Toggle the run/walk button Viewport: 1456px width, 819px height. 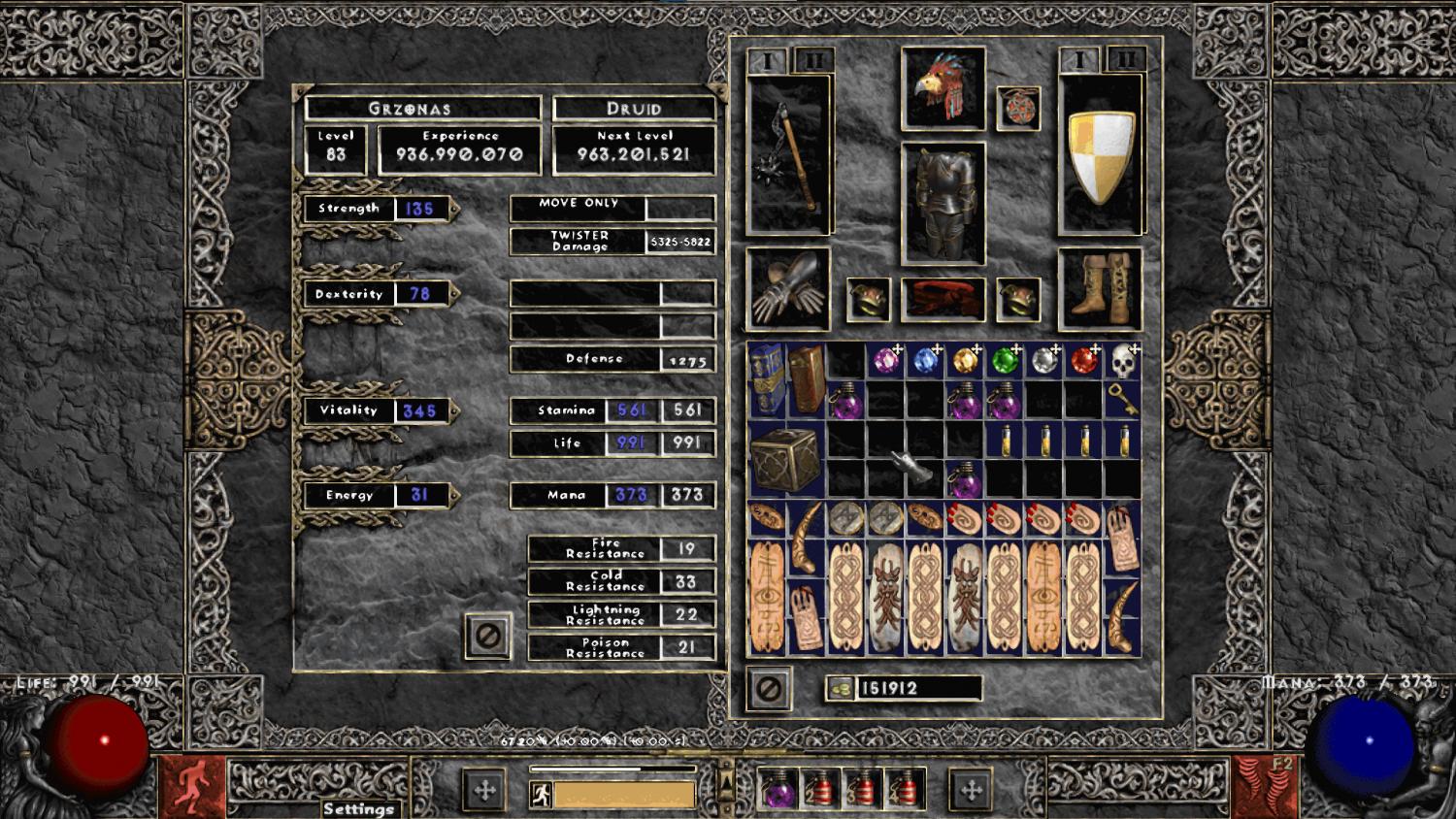point(542,795)
